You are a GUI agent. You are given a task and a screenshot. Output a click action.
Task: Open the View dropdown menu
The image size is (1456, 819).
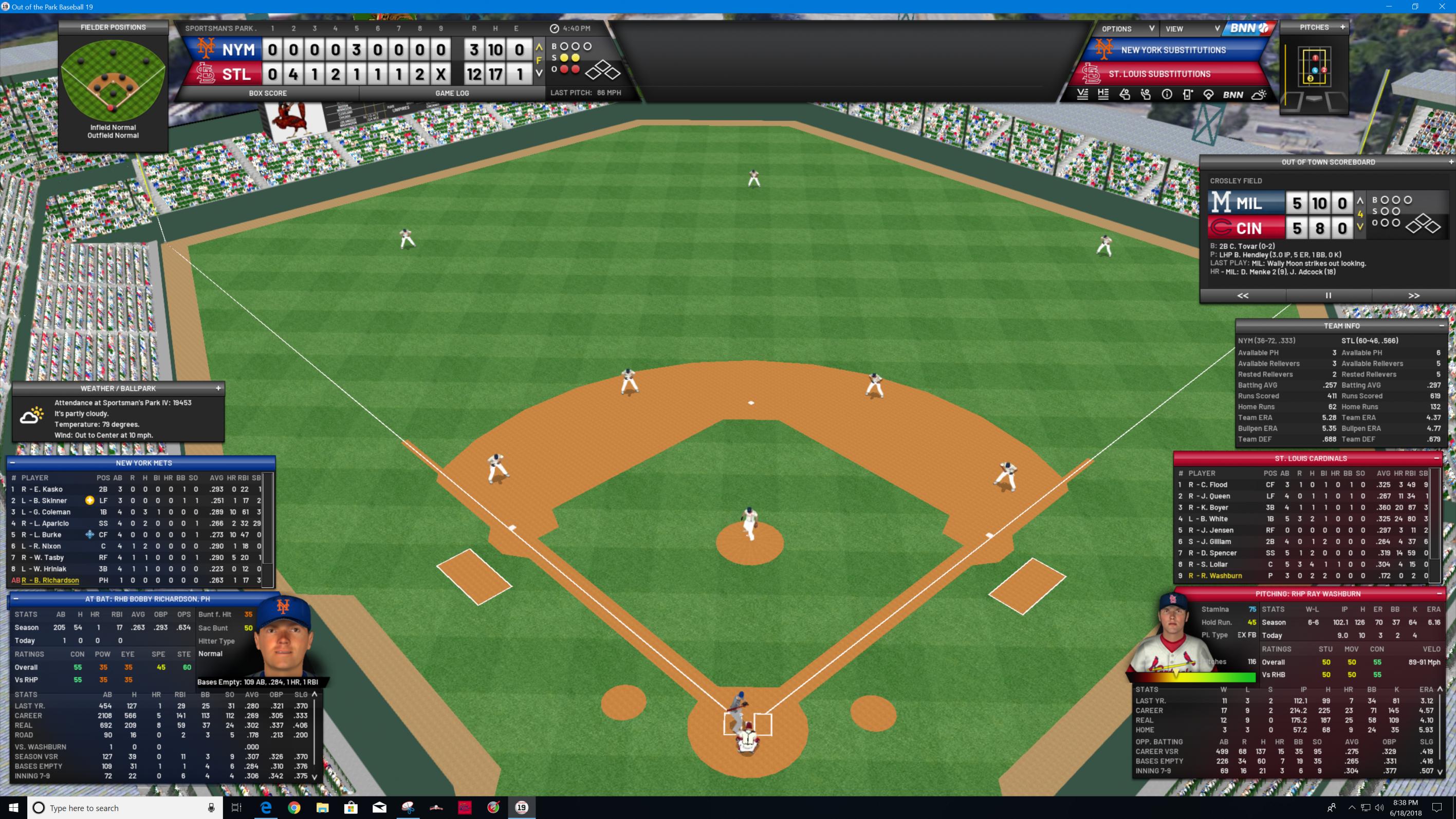pos(1191,29)
